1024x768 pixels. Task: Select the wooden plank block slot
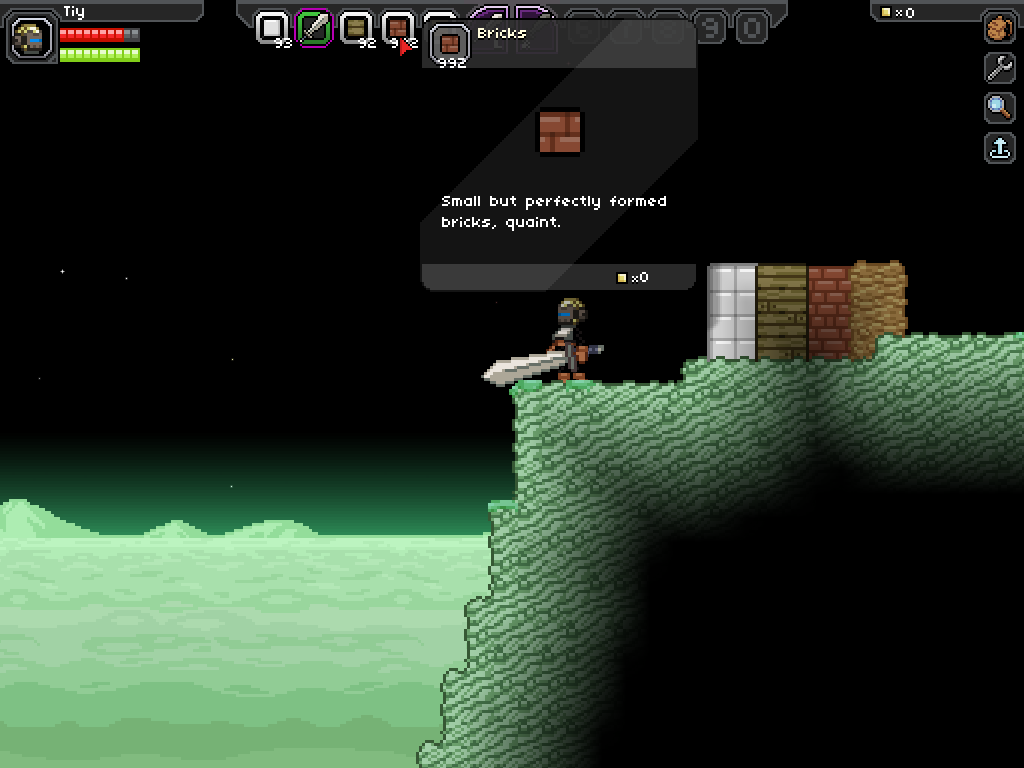[357, 27]
